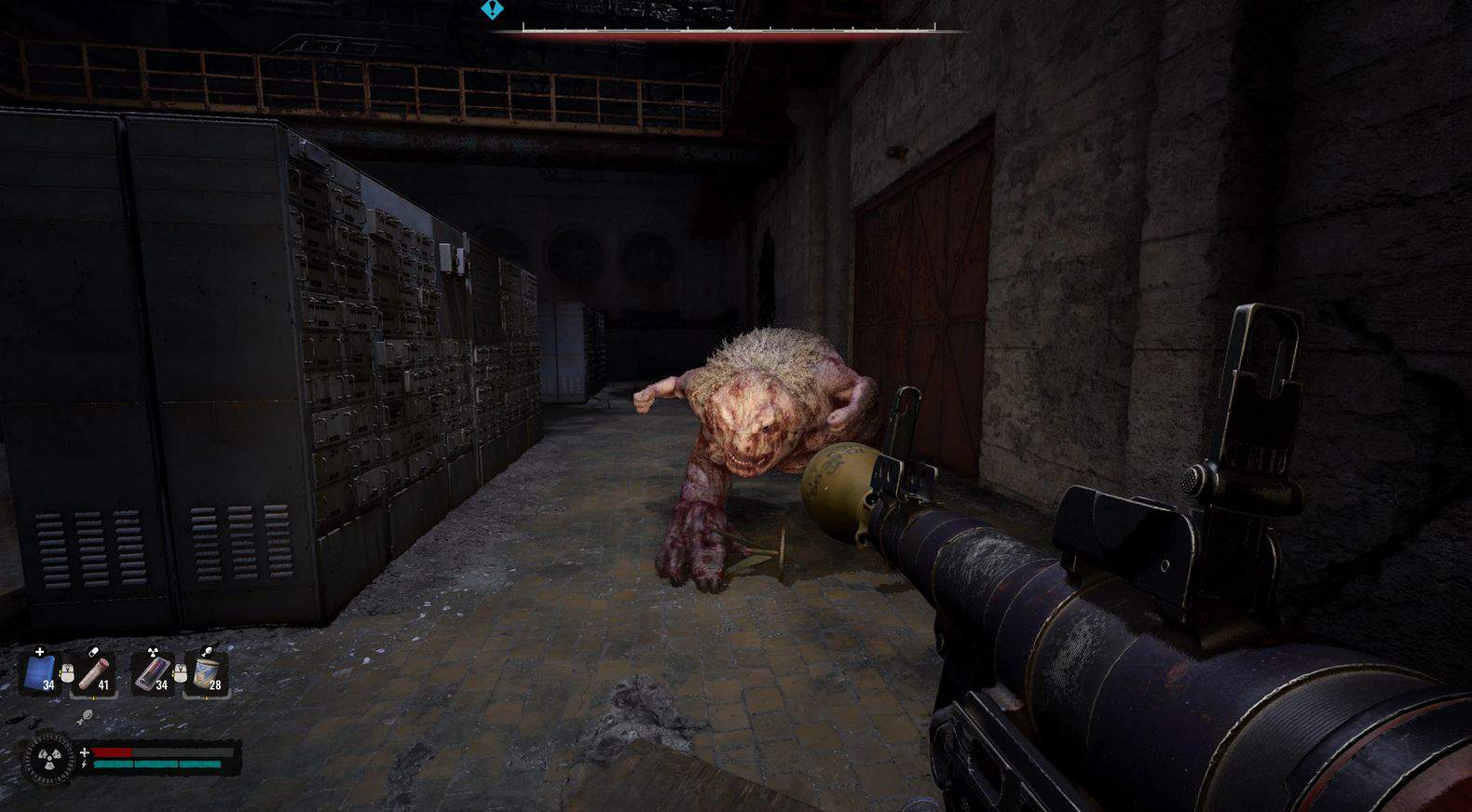Select the anti-radiation drug quick slot
Viewport: 1472px width, 812px height.
[152, 672]
